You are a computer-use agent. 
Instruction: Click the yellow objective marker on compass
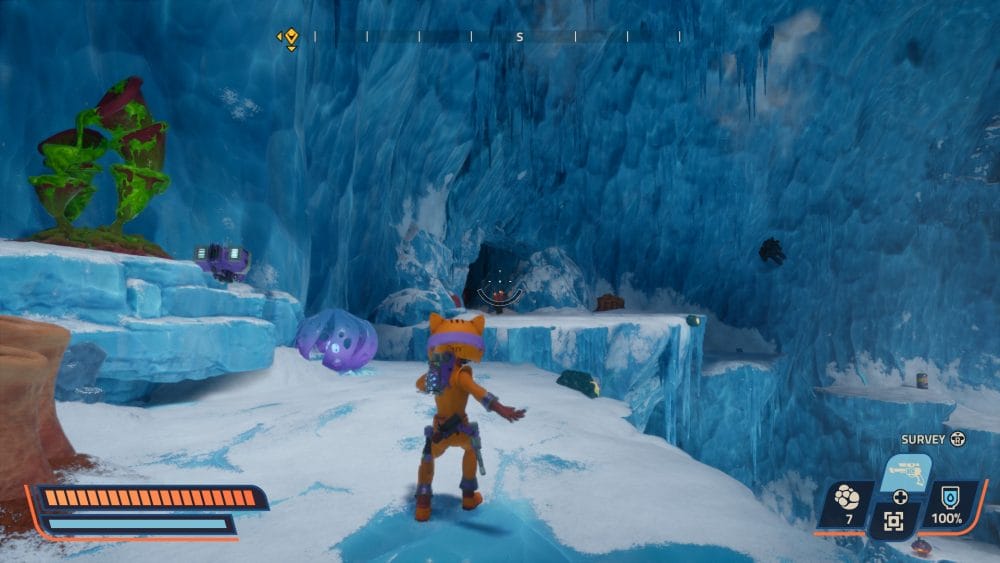tap(290, 37)
